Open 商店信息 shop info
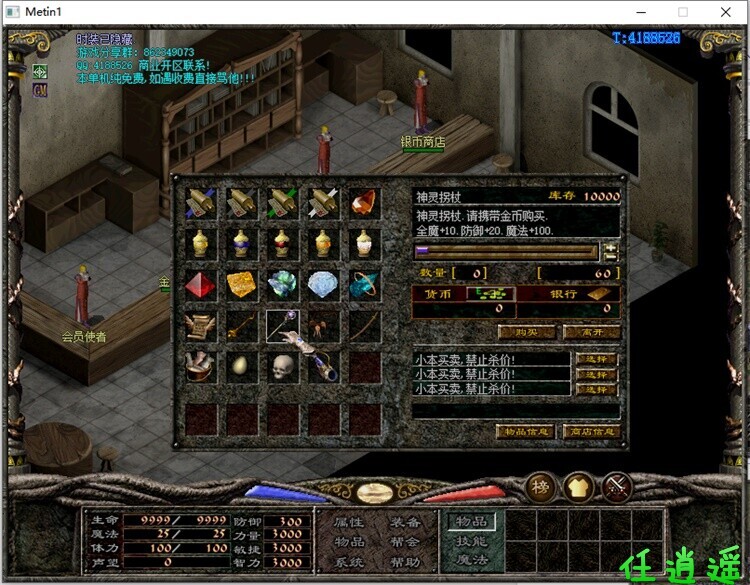 click(592, 432)
